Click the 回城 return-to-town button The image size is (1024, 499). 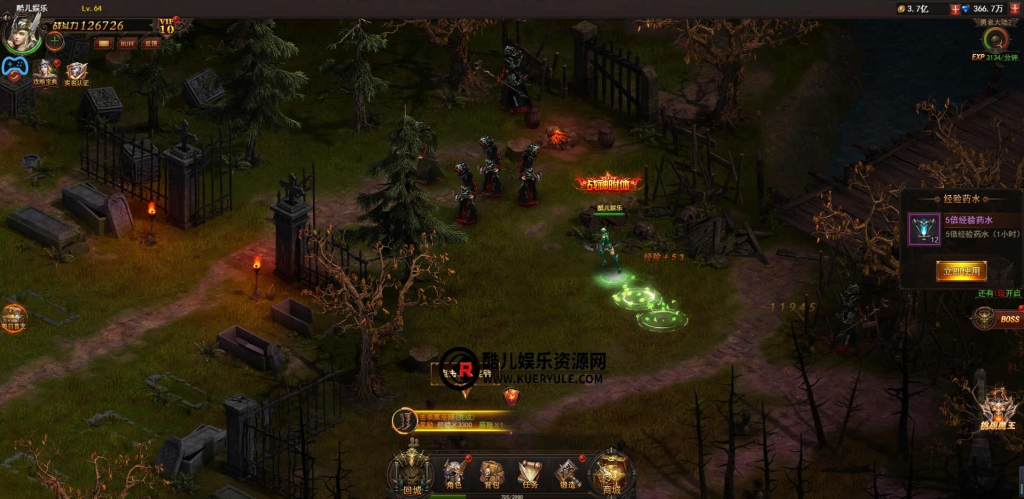click(x=410, y=474)
